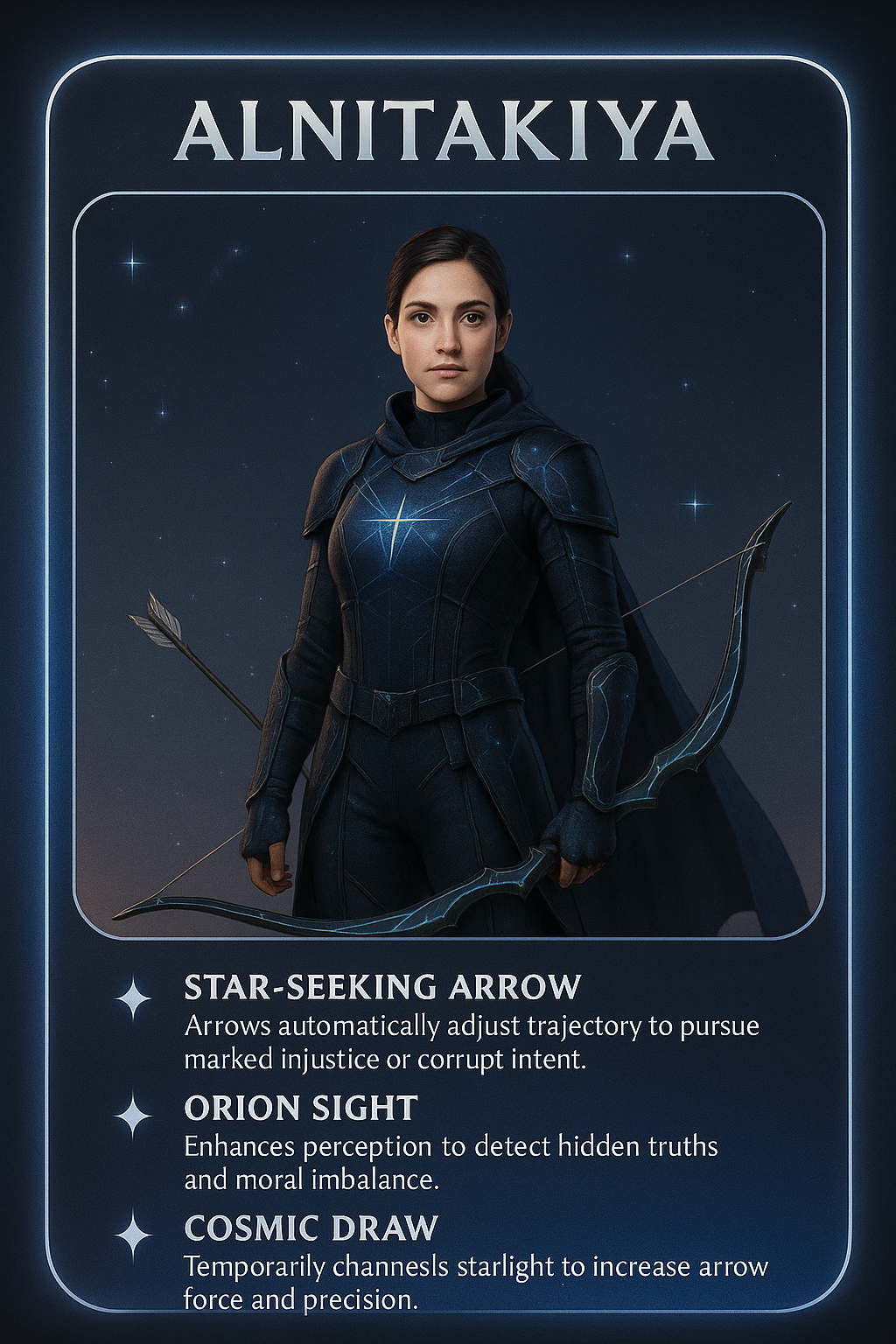Select the Cosmic Draw ability
This screenshot has height=1344, width=896.
point(311,1228)
